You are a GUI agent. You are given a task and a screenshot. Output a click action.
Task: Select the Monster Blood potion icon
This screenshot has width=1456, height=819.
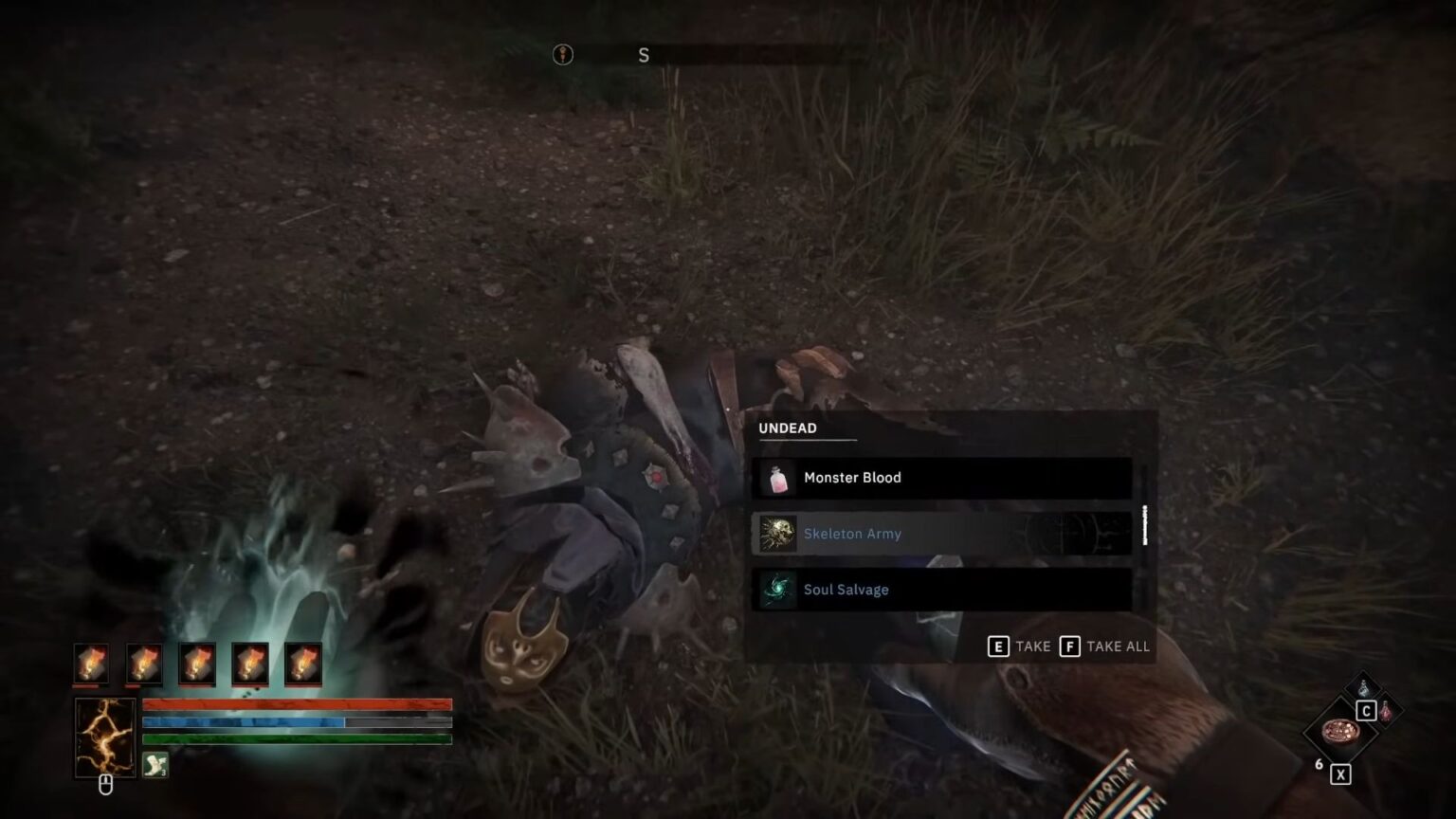778,478
